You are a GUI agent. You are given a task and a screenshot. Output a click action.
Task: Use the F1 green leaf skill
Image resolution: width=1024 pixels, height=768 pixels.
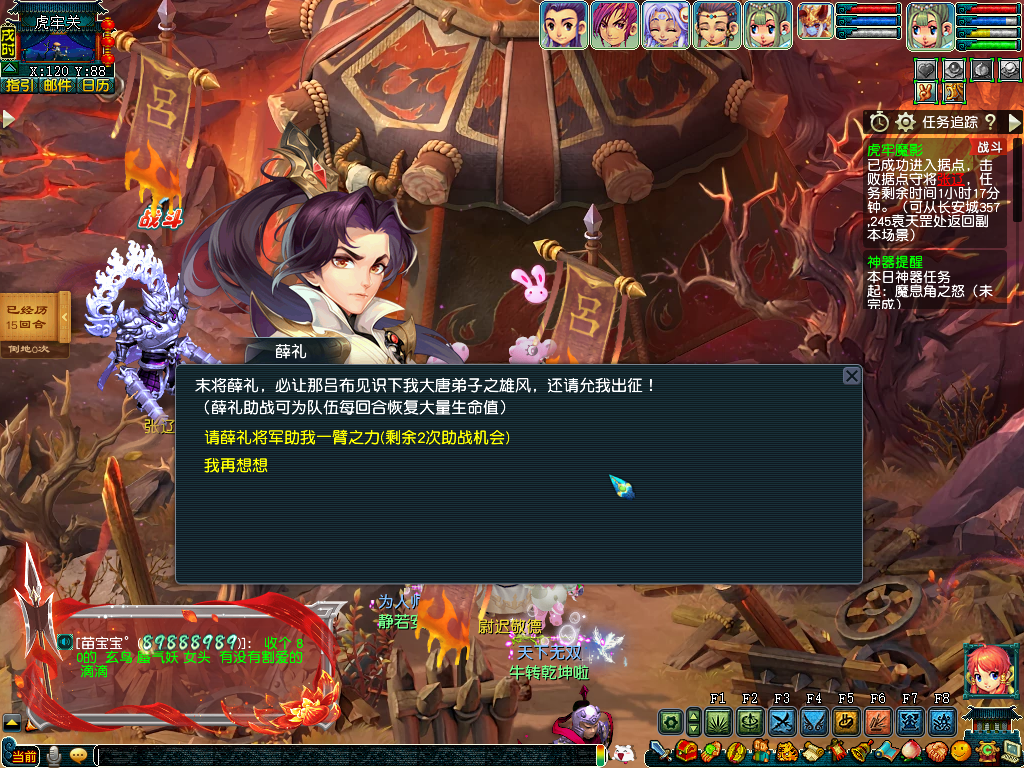[718, 721]
